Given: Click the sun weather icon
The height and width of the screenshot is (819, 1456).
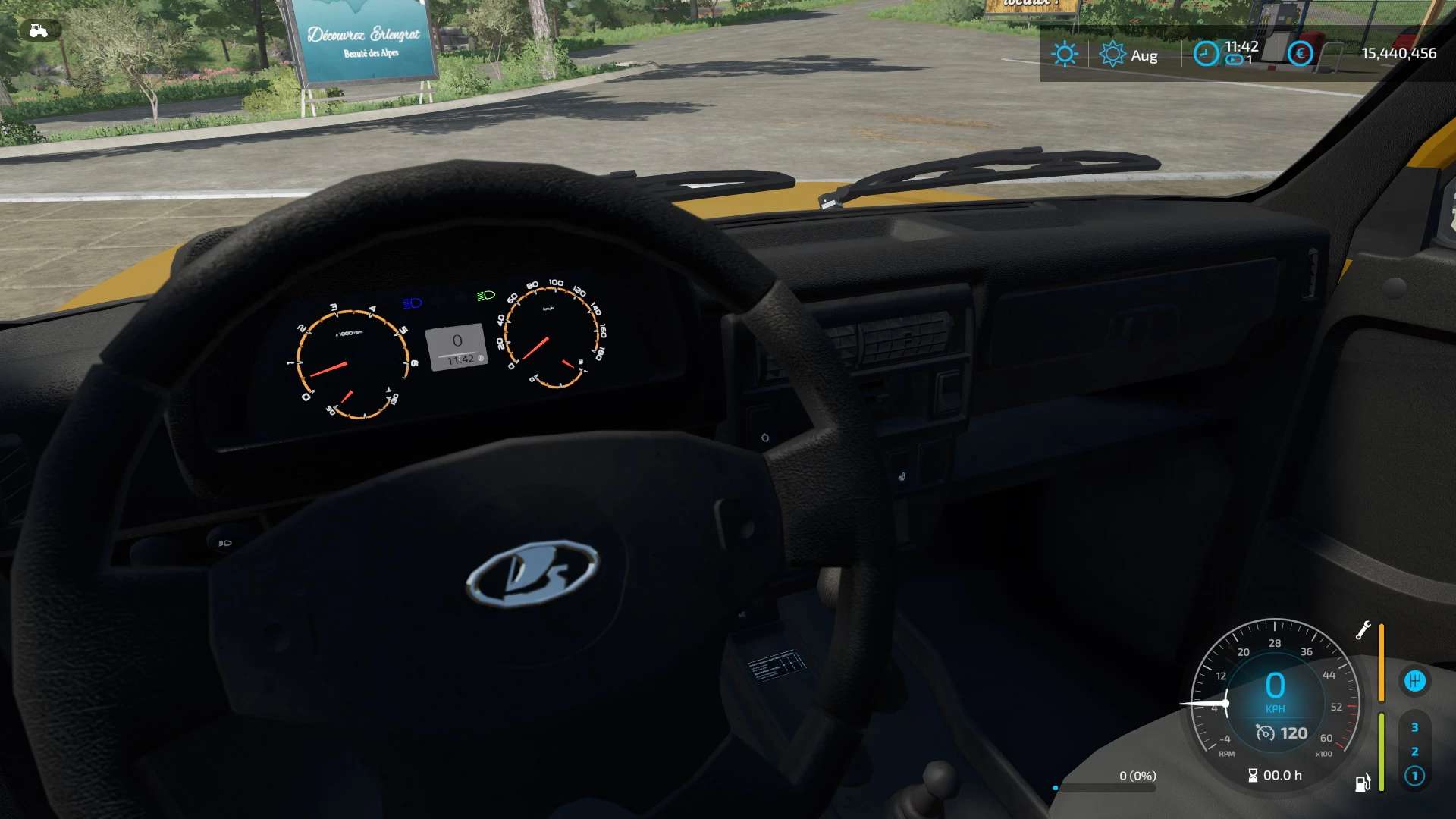Looking at the screenshot, I should [x=1065, y=54].
